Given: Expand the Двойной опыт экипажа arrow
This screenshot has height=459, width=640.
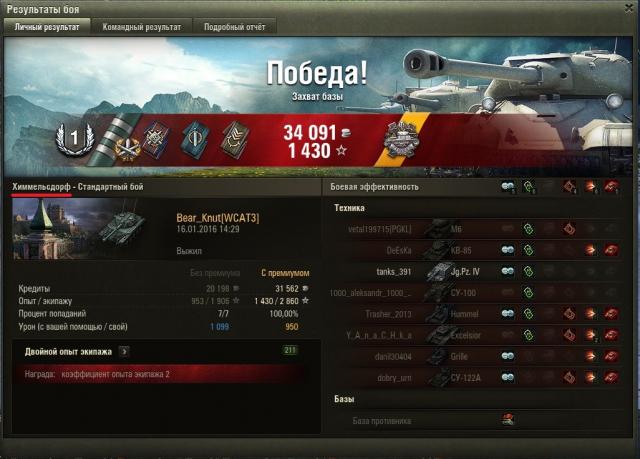Looking at the screenshot, I should pos(123,351).
